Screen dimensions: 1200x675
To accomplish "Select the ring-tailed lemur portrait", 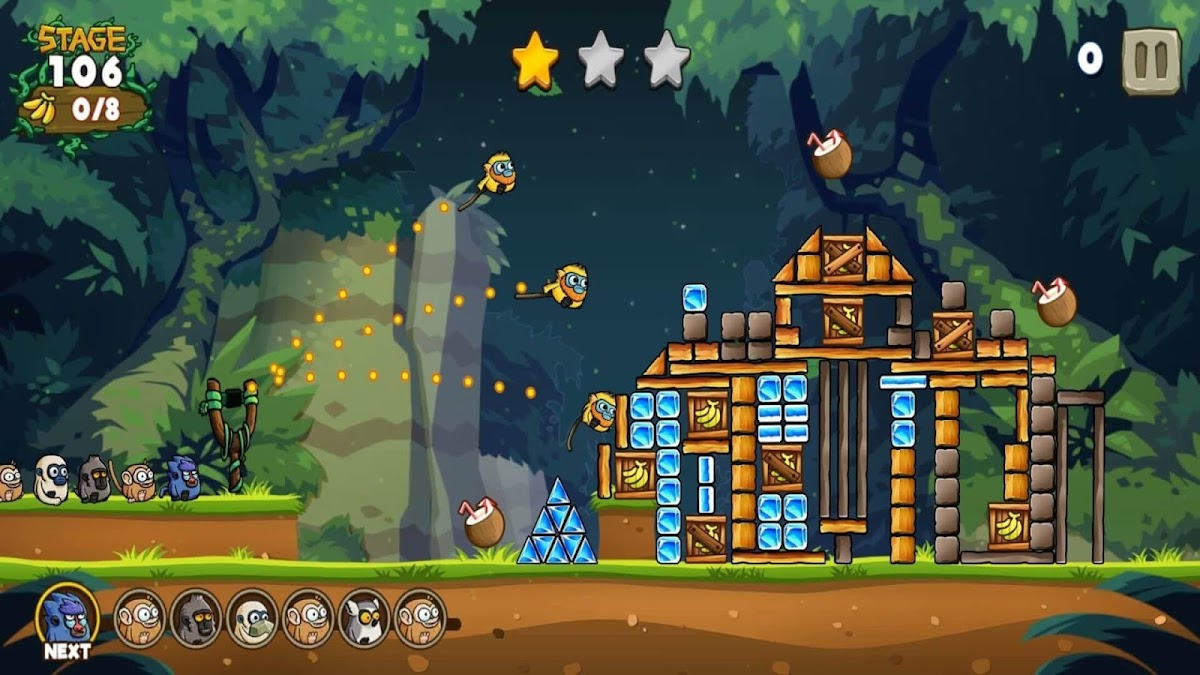I will (x=363, y=617).
